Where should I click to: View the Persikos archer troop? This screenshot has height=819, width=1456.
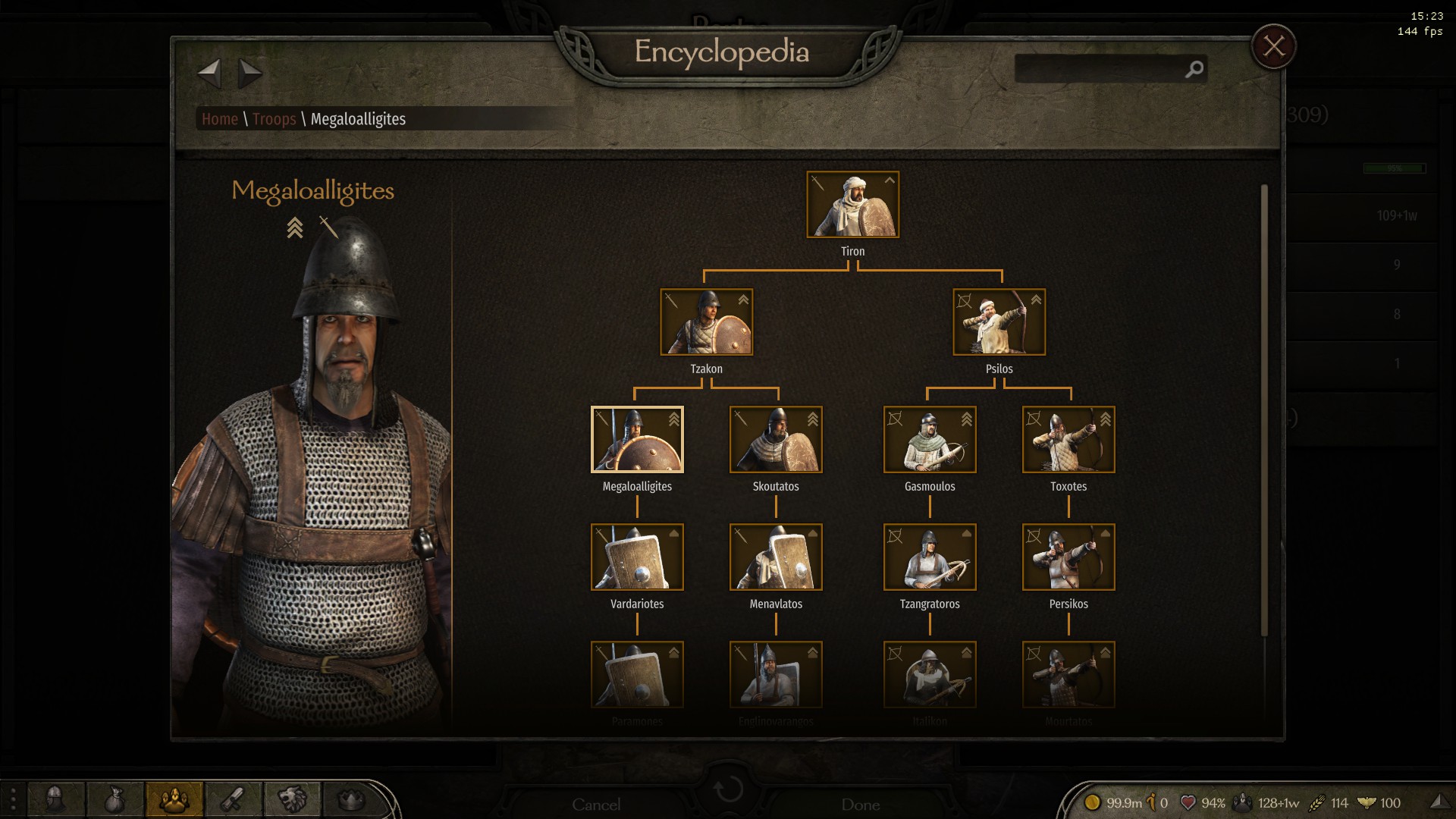coord(1068,557)
